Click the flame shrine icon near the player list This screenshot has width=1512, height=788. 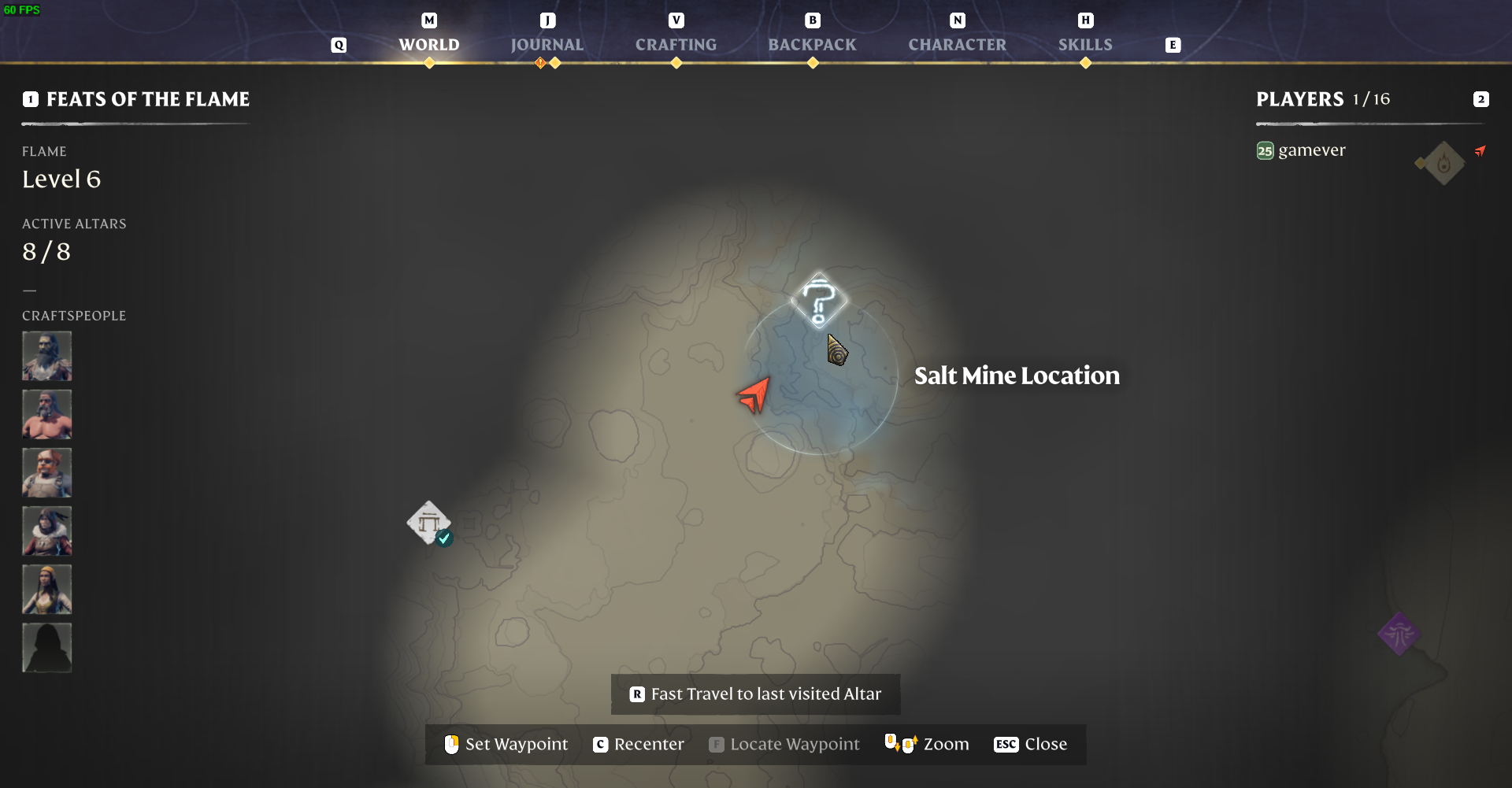pos(1441,163)
